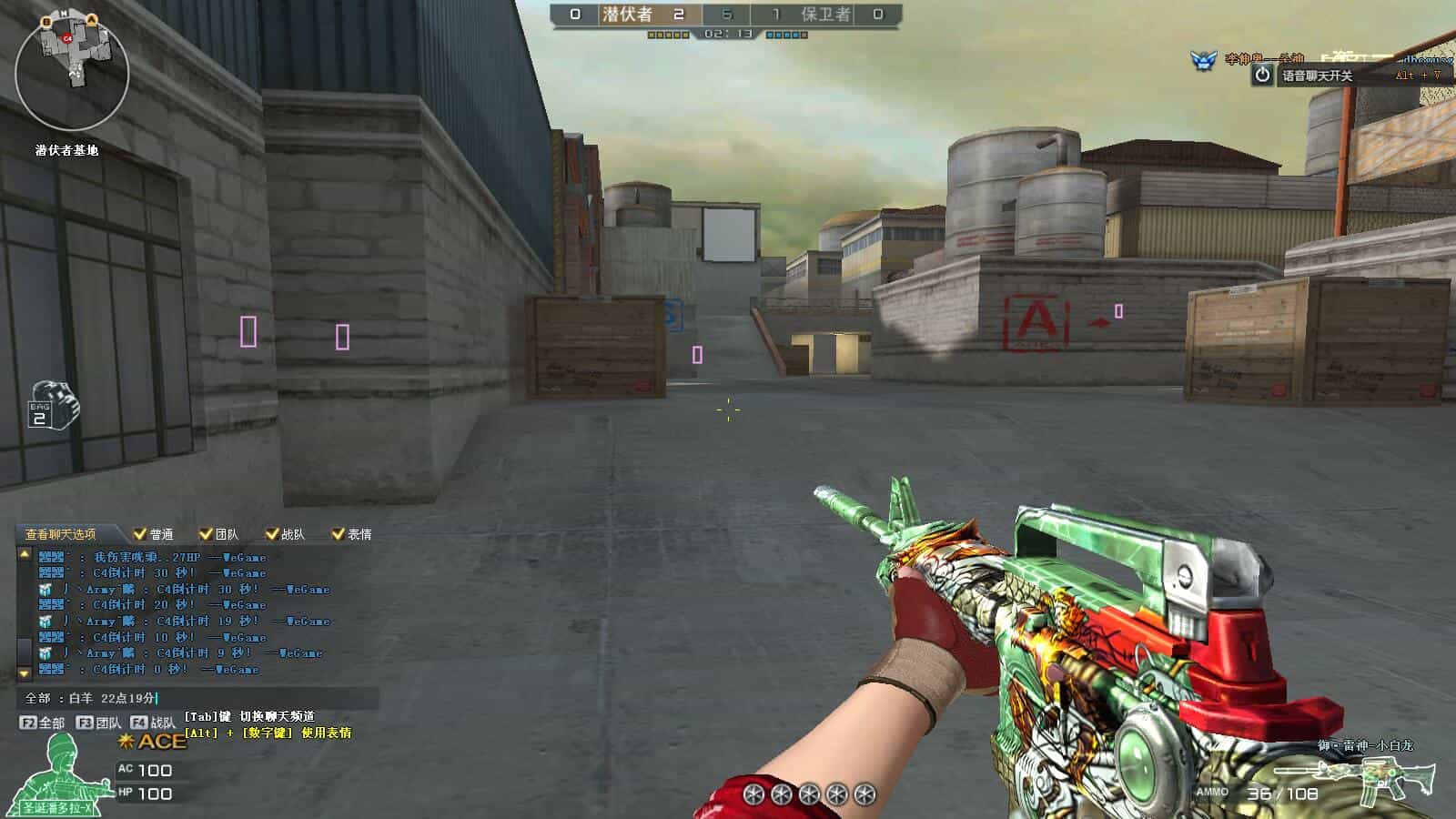This screenshot has width=1456, height=819.
Task: Toggle the 表情 chat filter checkbox
Action: tap(338, 534)
